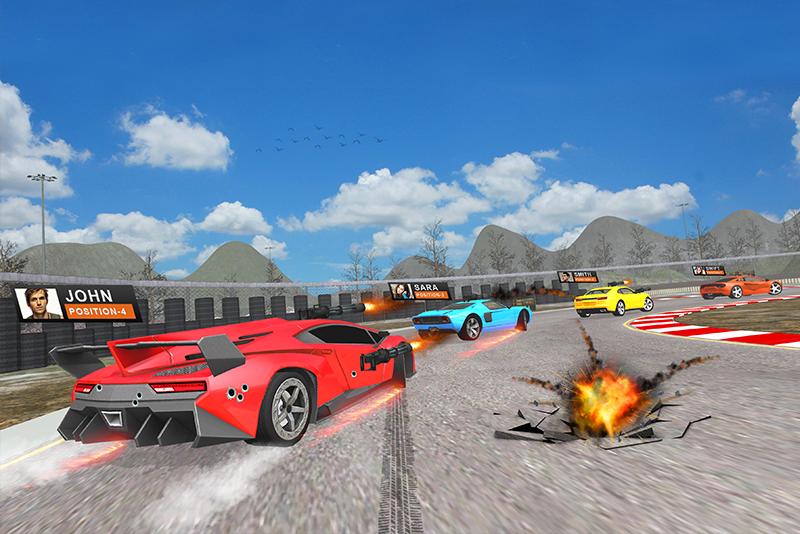
Task: Select John's Position-4 racer name tag
Action: (x=76, y=303)
